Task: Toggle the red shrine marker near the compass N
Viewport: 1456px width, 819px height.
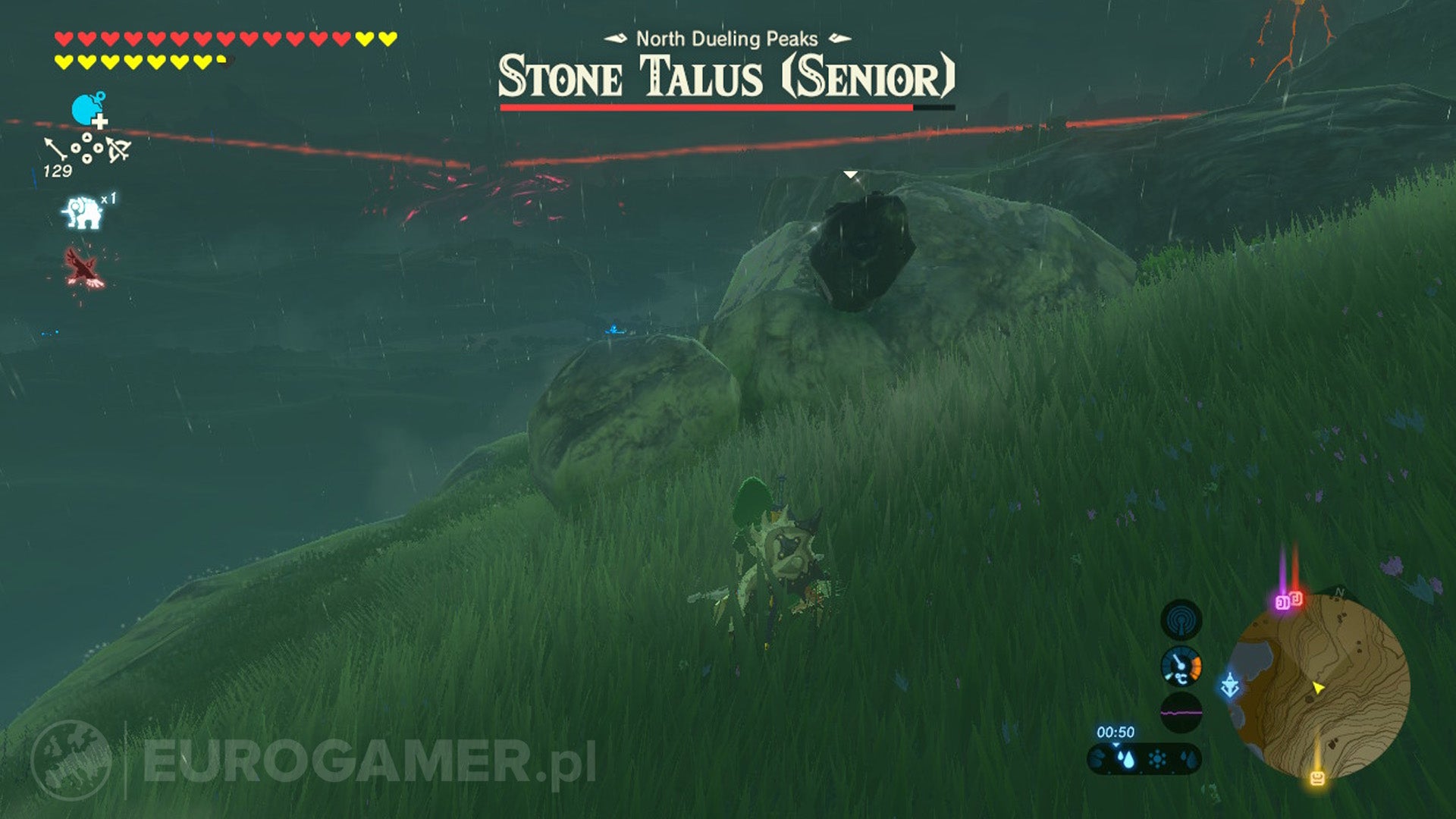Action: tap(1298, 600)
